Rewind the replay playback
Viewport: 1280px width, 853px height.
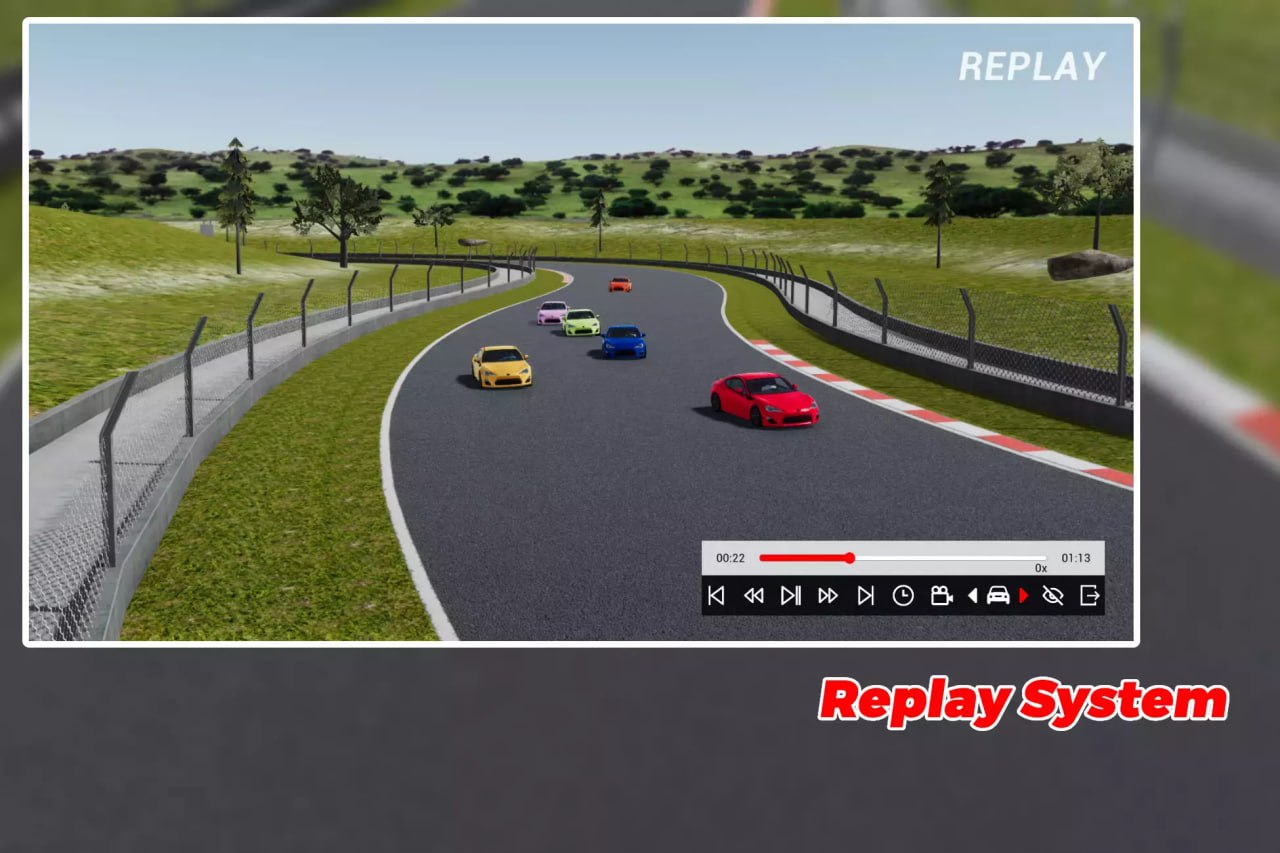pyautogui.click(x=754, y=595)
